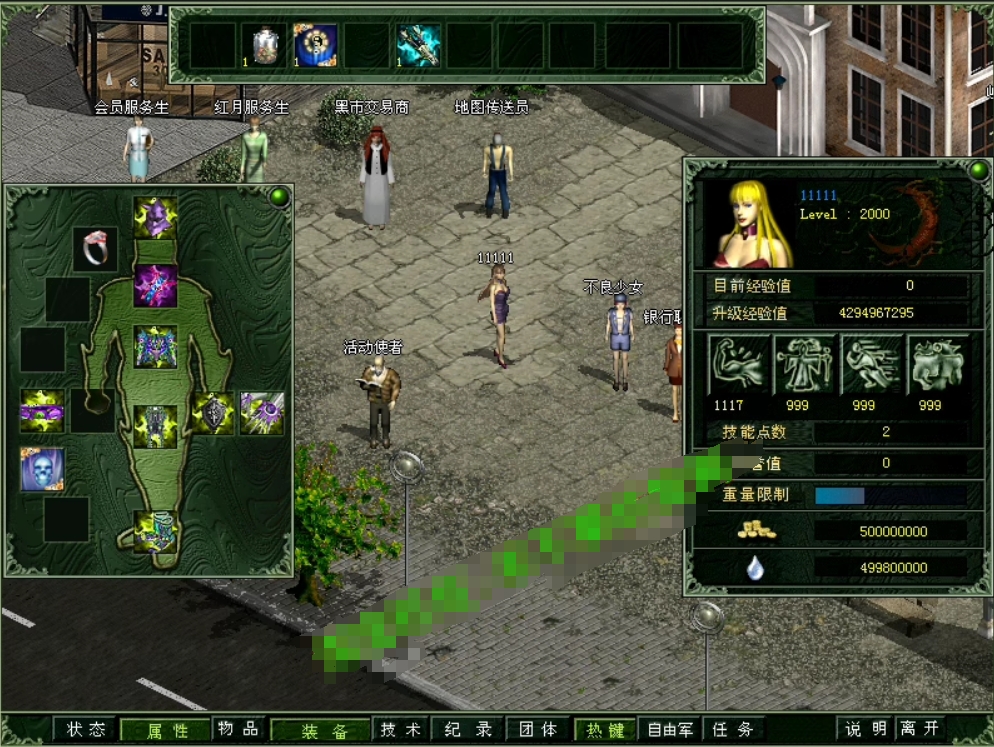This screenshot has width=994, height=747.
Task: Select the blue skull equipment slot
Action: coord(42,468)
